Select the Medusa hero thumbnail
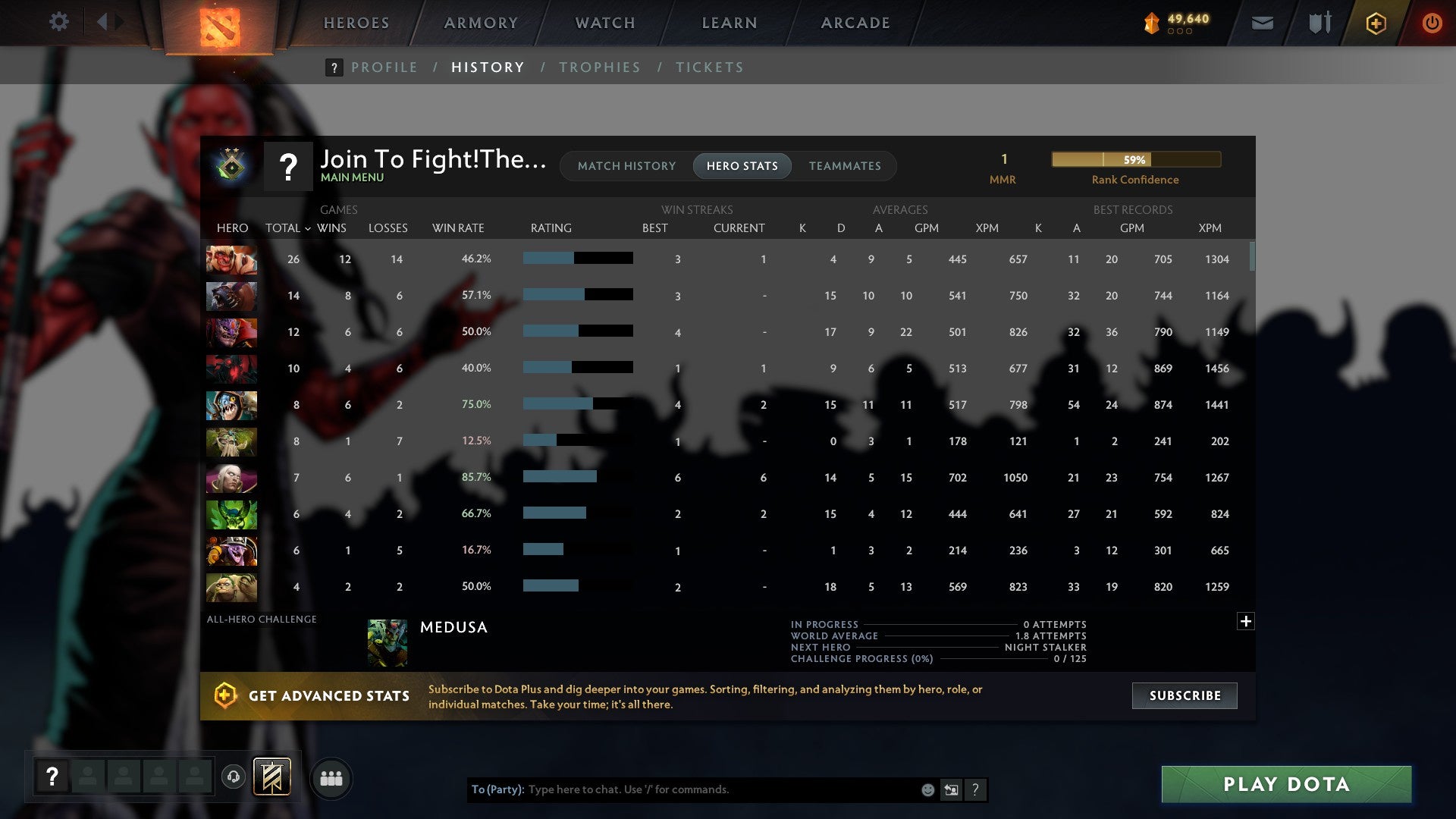 tap(388, 642)
